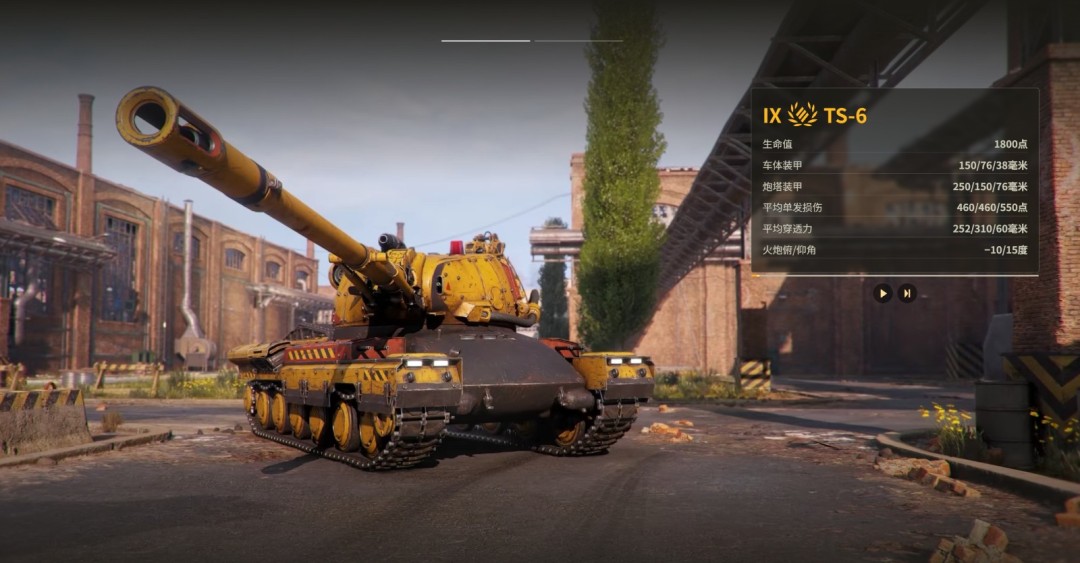
Task: Skip to the next showcase slide
Action: (907, 293)
